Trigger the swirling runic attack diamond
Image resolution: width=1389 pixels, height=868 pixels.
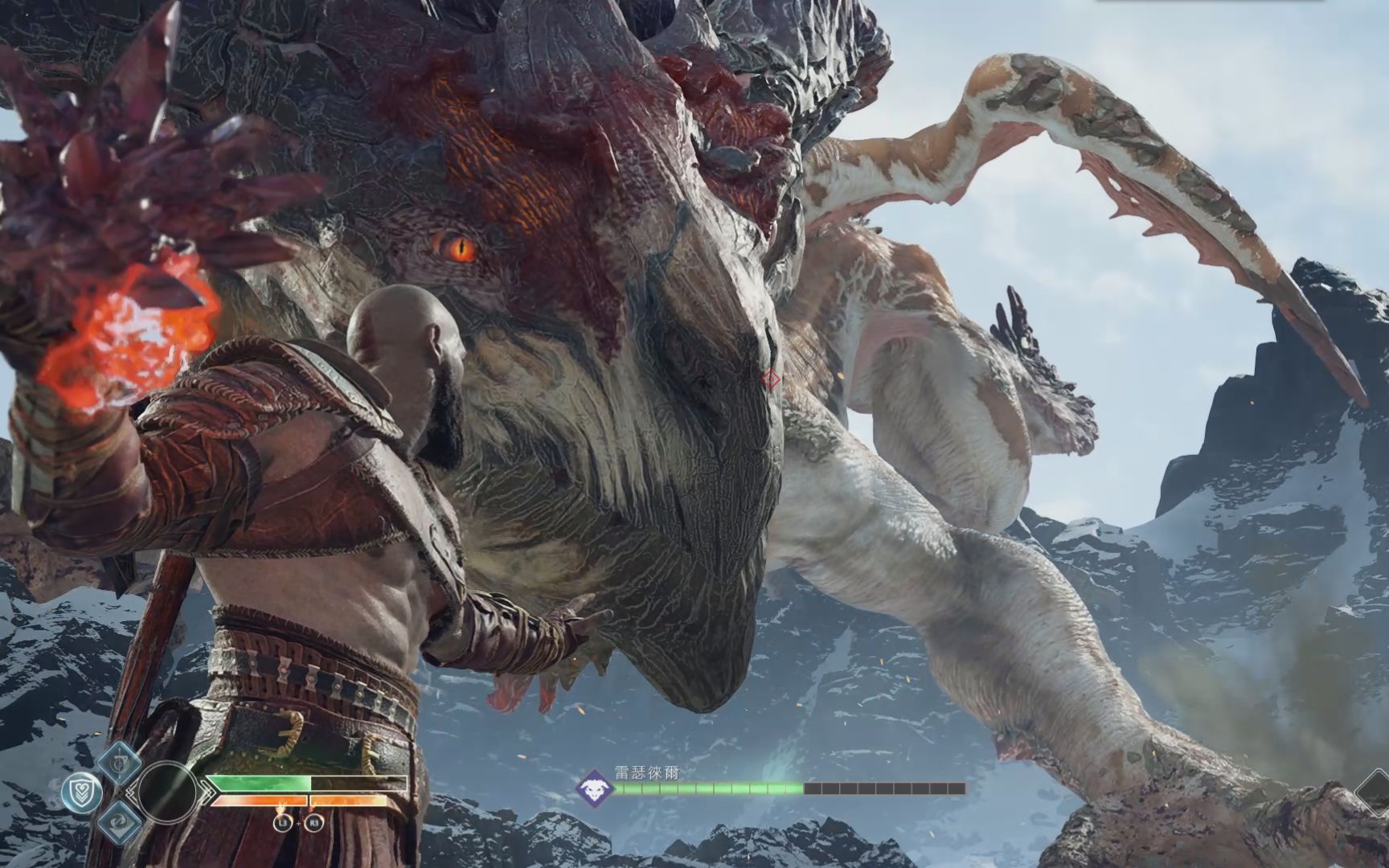[120, 821]
